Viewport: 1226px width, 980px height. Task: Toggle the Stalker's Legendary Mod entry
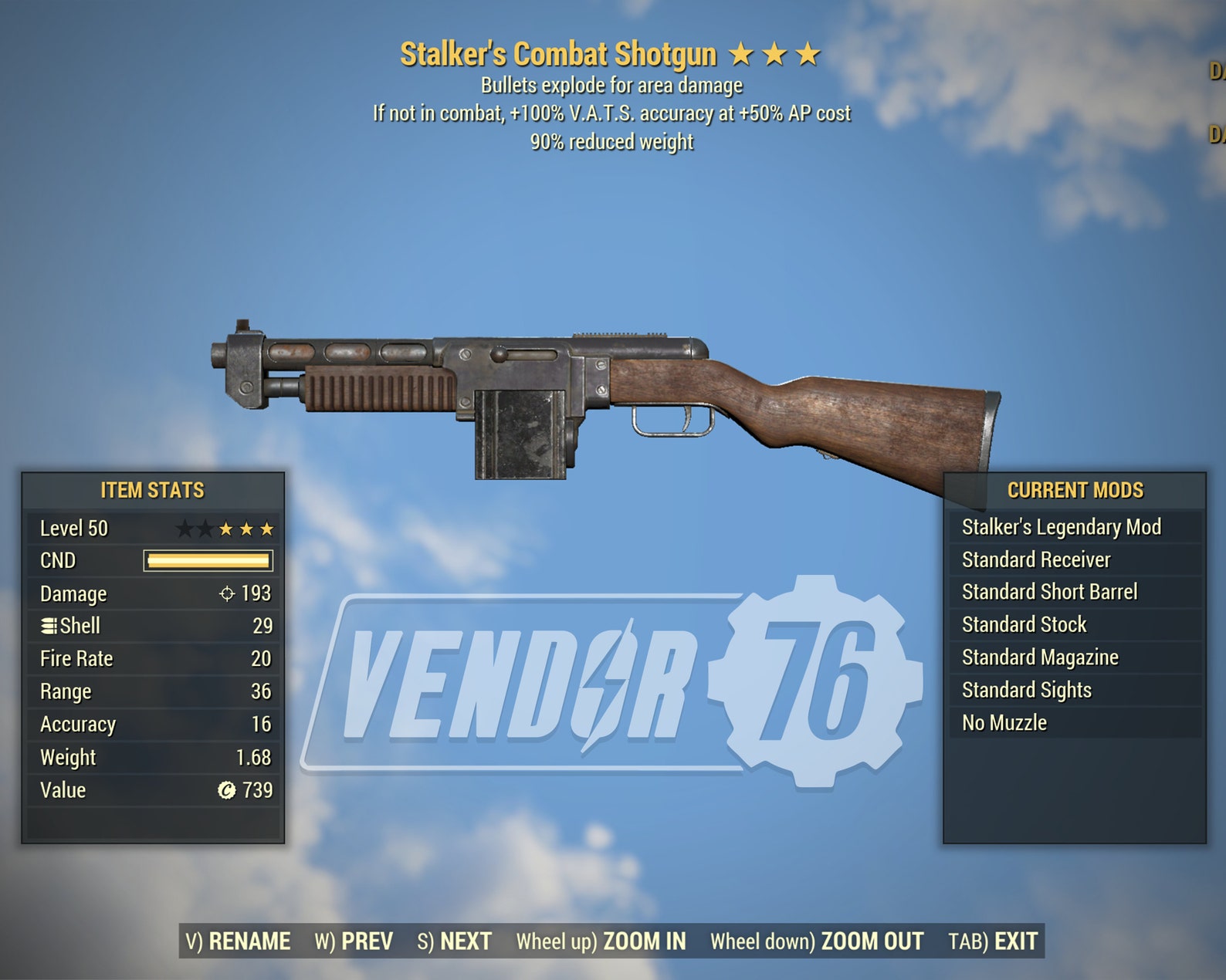click(1062, 526)
